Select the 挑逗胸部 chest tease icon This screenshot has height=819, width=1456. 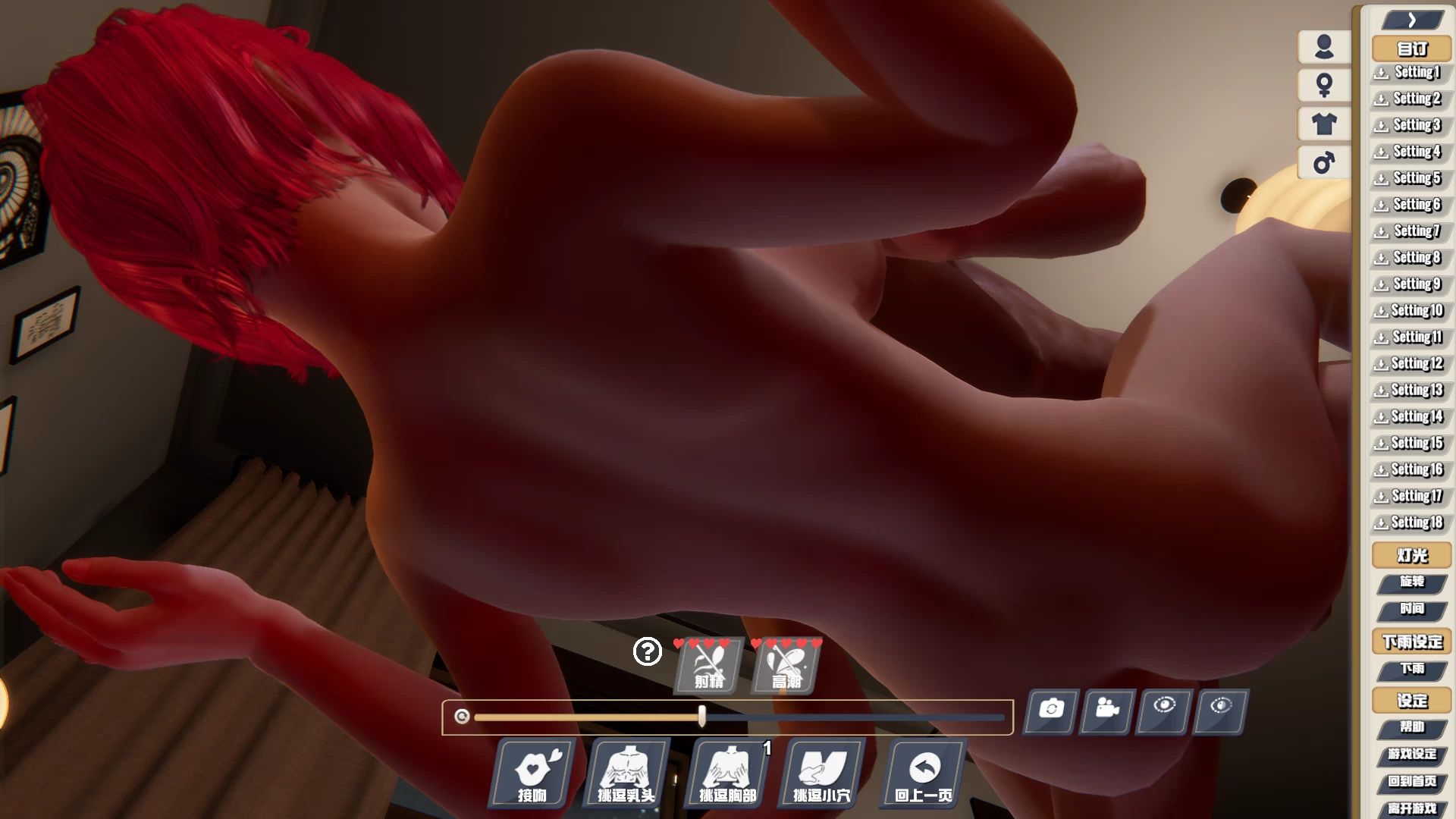[726, 774]
